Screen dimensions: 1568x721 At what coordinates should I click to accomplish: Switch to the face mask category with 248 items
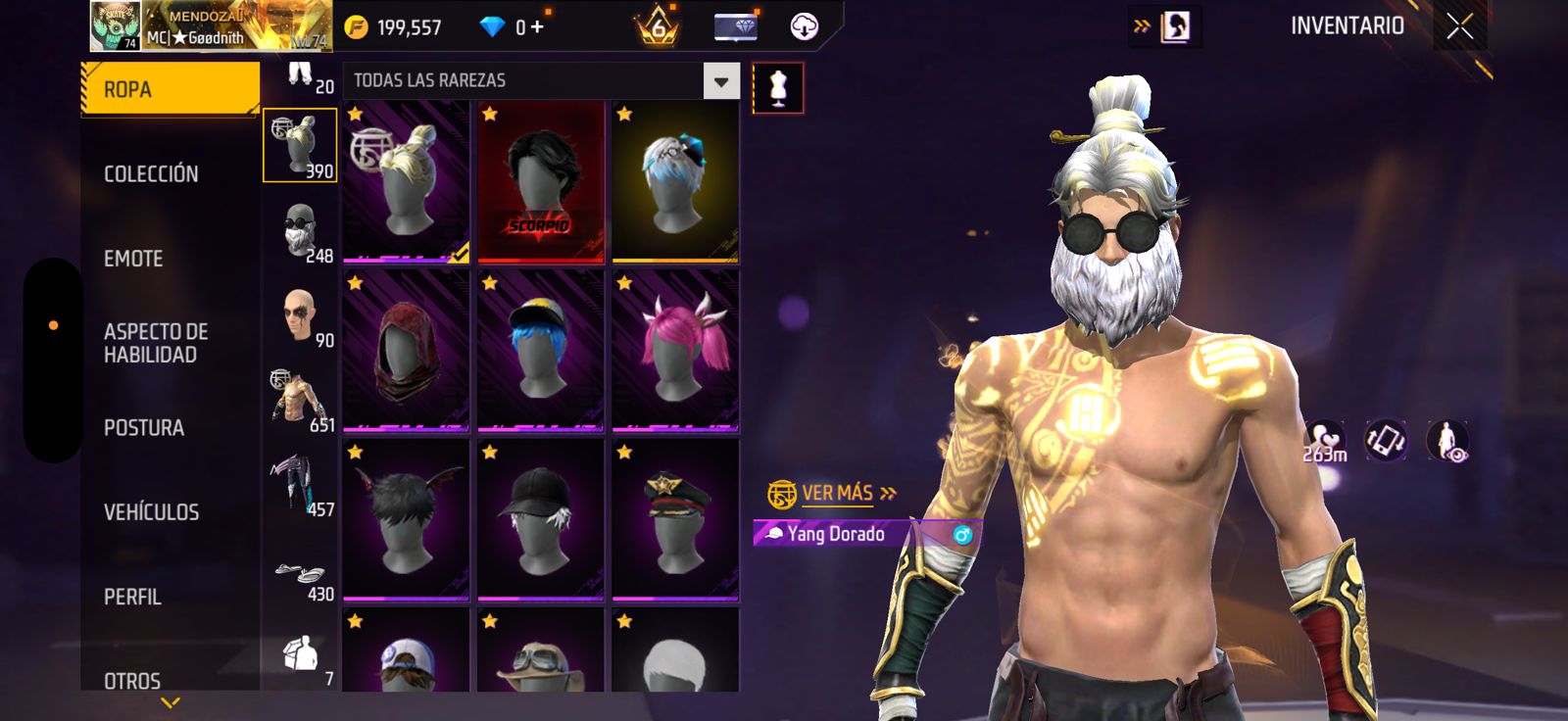point(300,231)
